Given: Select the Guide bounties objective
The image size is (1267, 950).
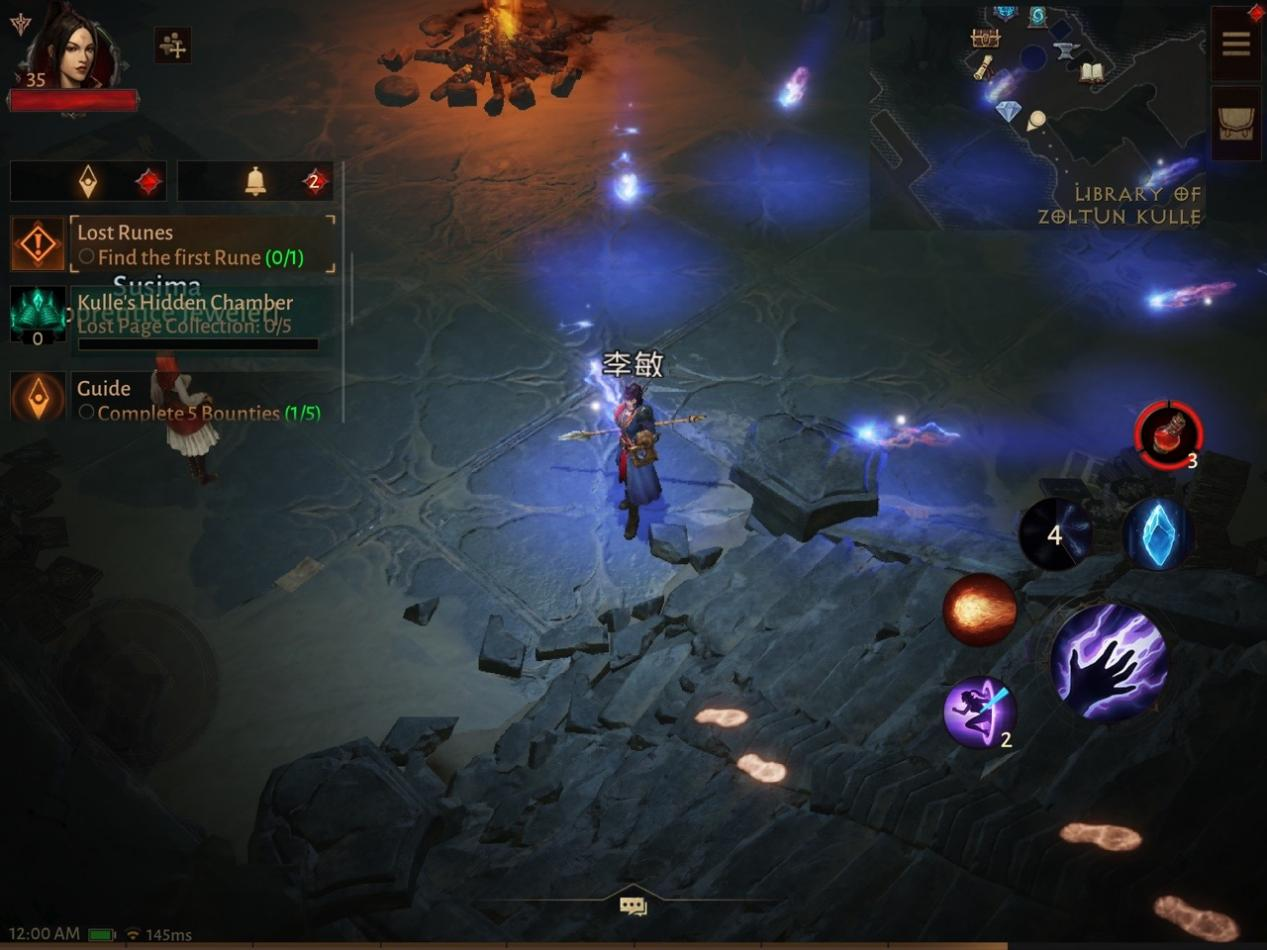Looking at the screenshot, I should click(x=195, y=398).
